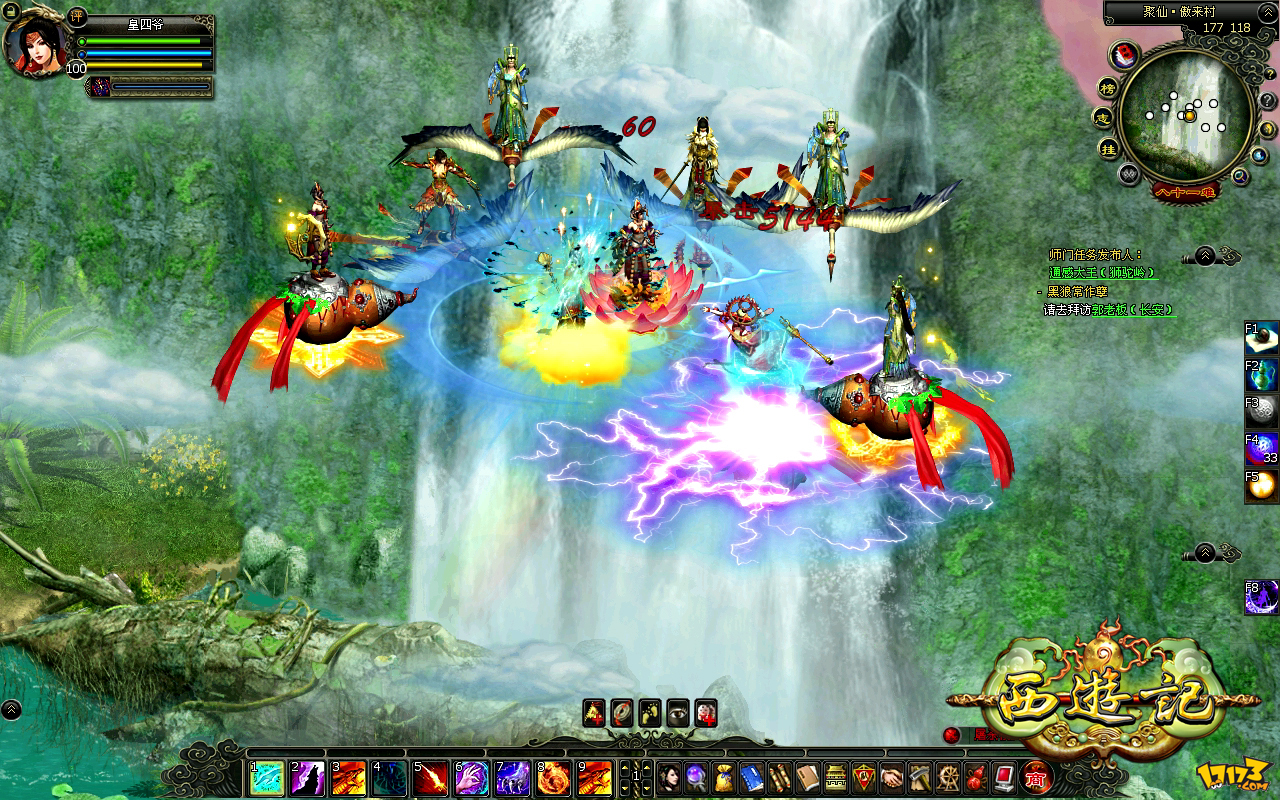Click the eye icon above the hotbar
This screenshot has width=1280, height=800.
pyautogui.click(x=678, y=711)
